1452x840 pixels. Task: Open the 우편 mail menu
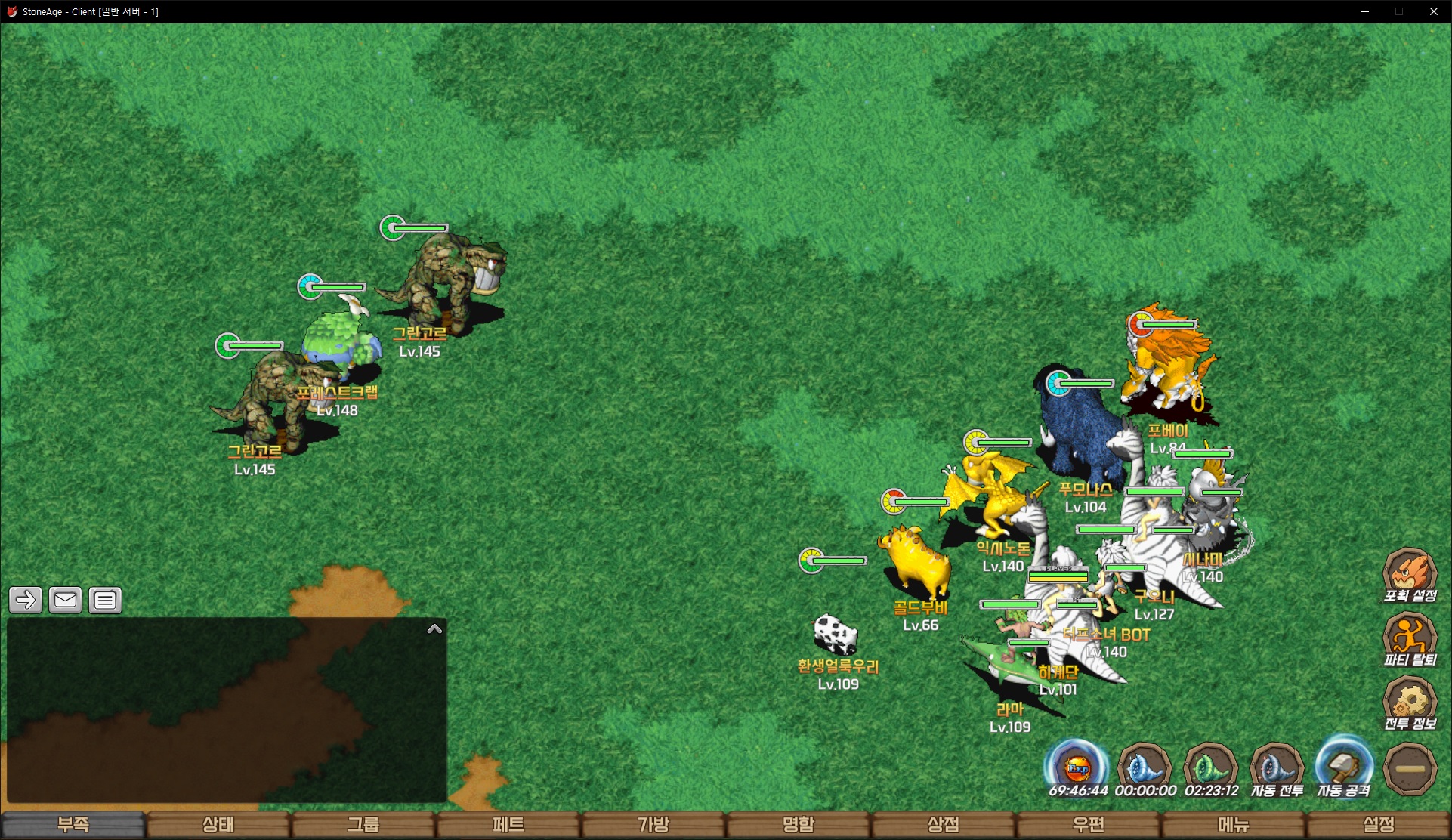pos(1088,824)
